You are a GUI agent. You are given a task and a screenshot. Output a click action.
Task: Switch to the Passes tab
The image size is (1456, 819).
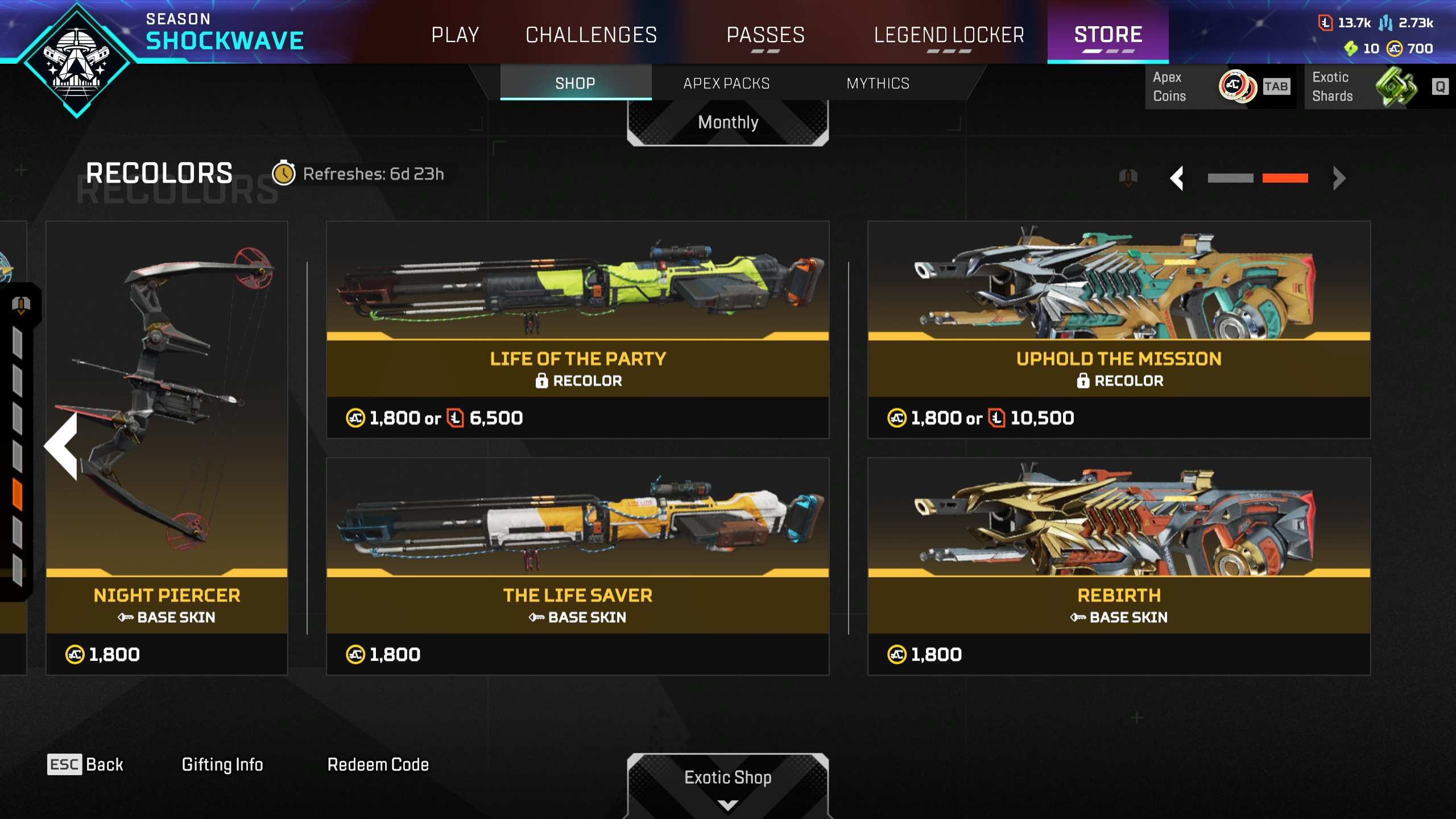click(x=766, y=35)
